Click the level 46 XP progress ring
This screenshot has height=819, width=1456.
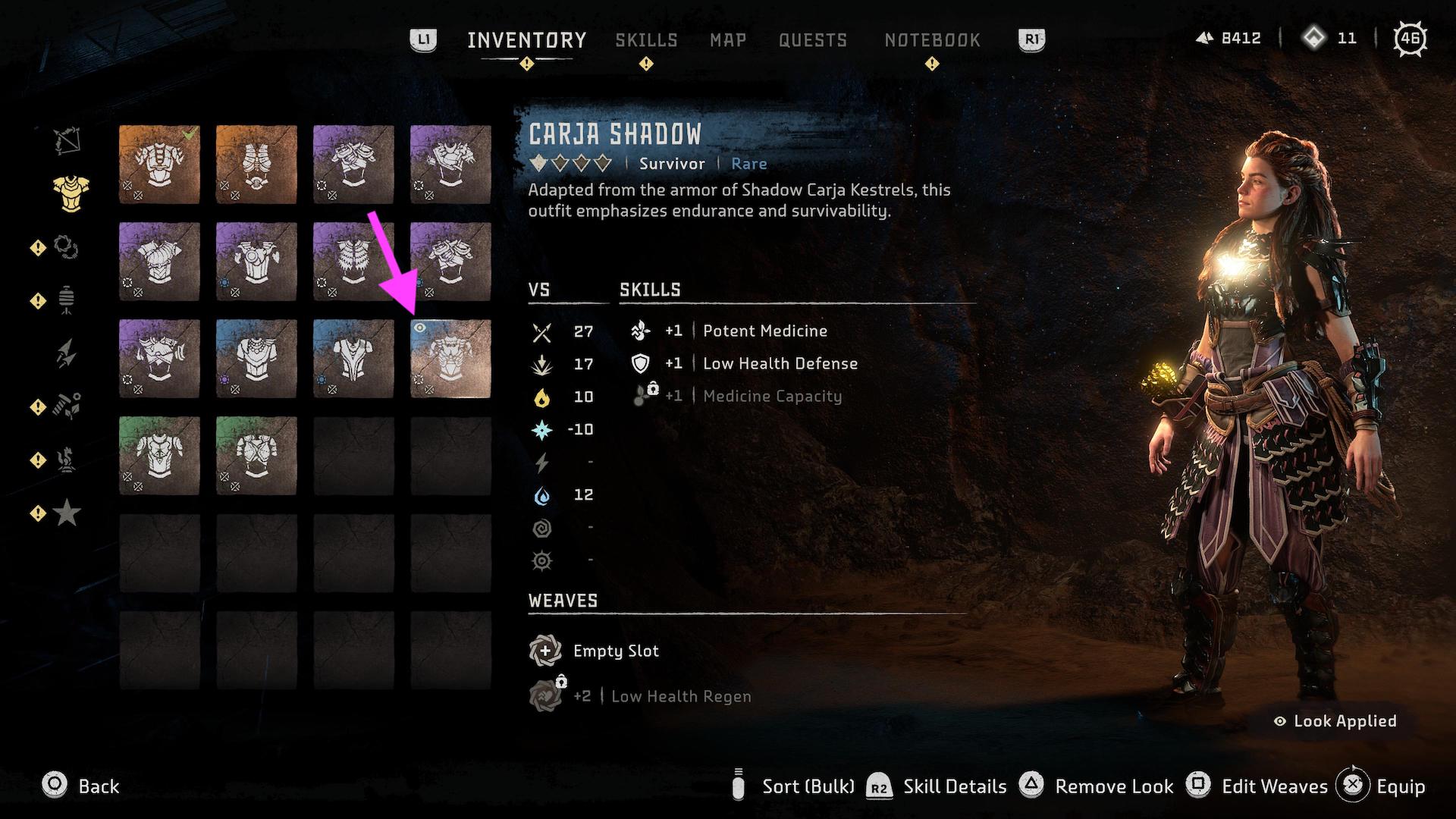click(1412, 38)
